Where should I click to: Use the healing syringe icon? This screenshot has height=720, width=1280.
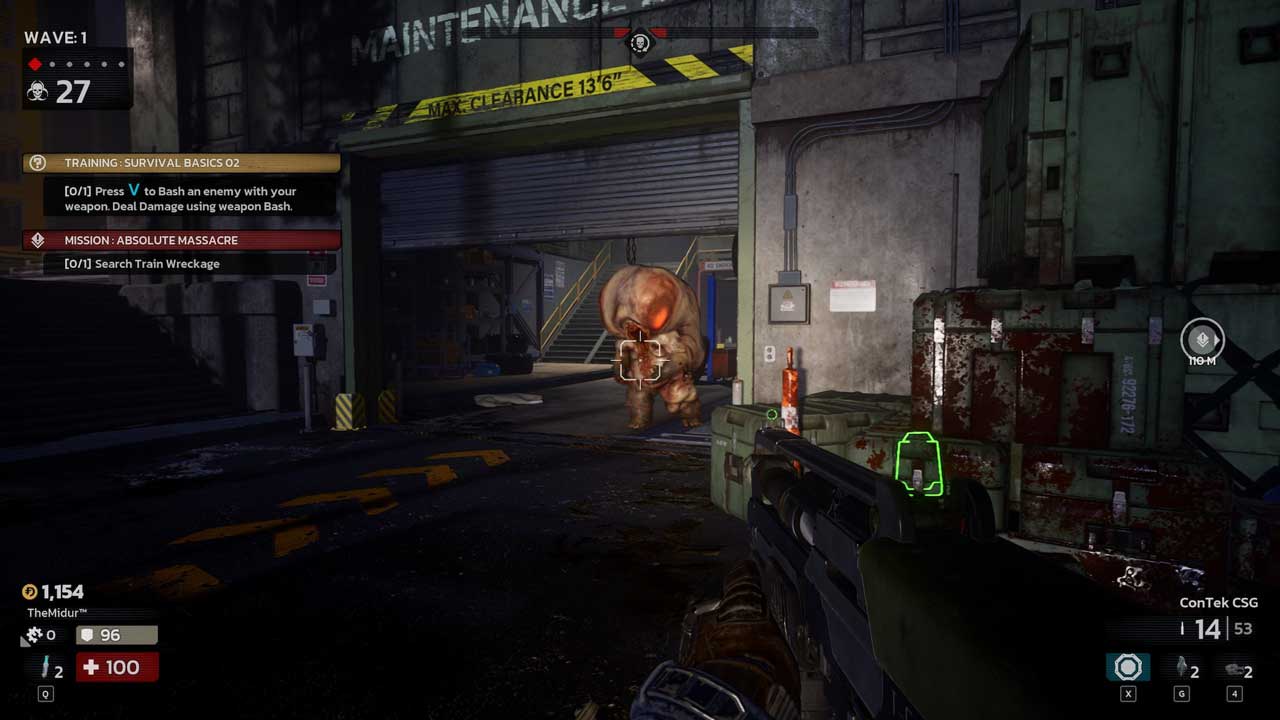[x=43, y=669]
